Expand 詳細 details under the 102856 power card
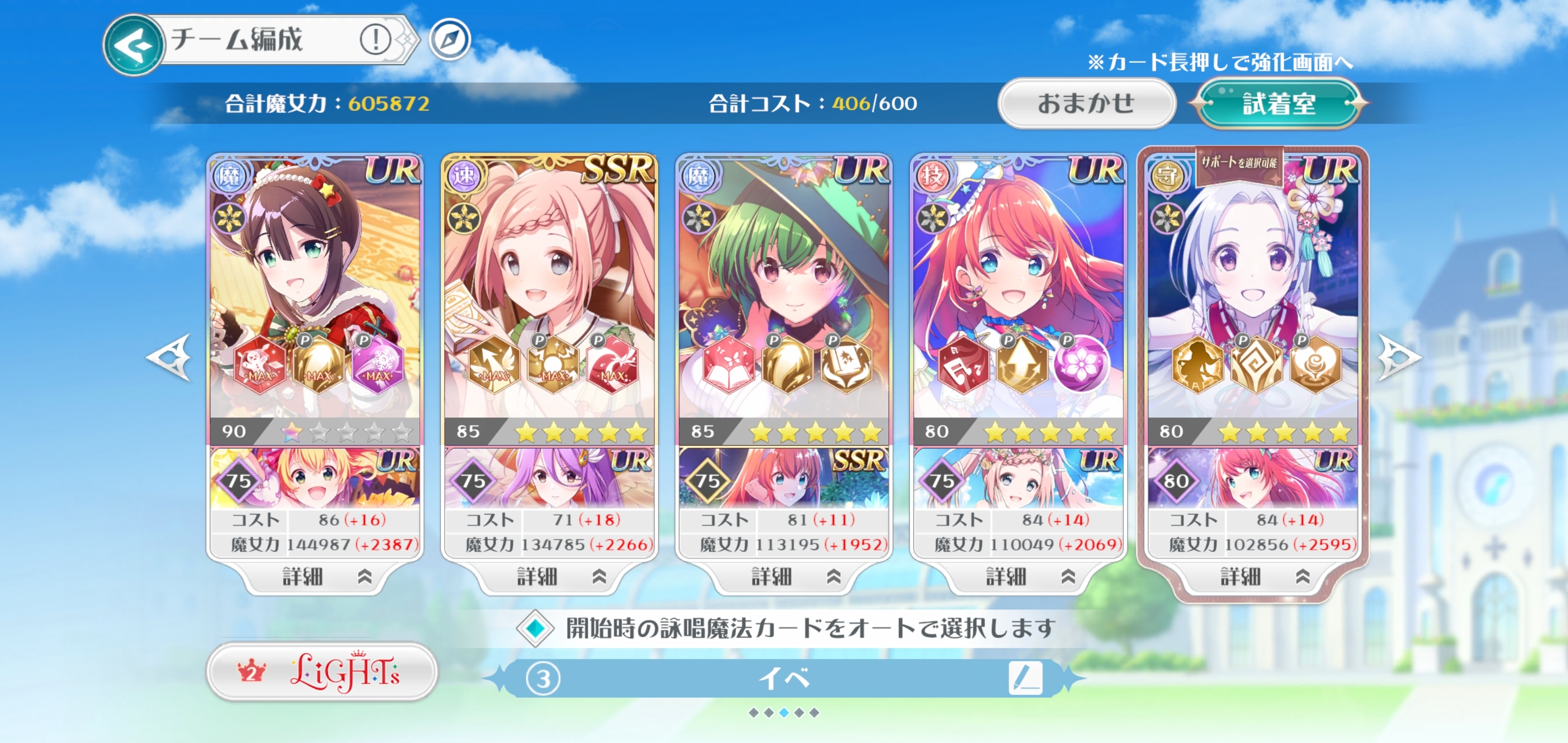Viewport: 1568px width, 743px height. (x=1252, y=576)
